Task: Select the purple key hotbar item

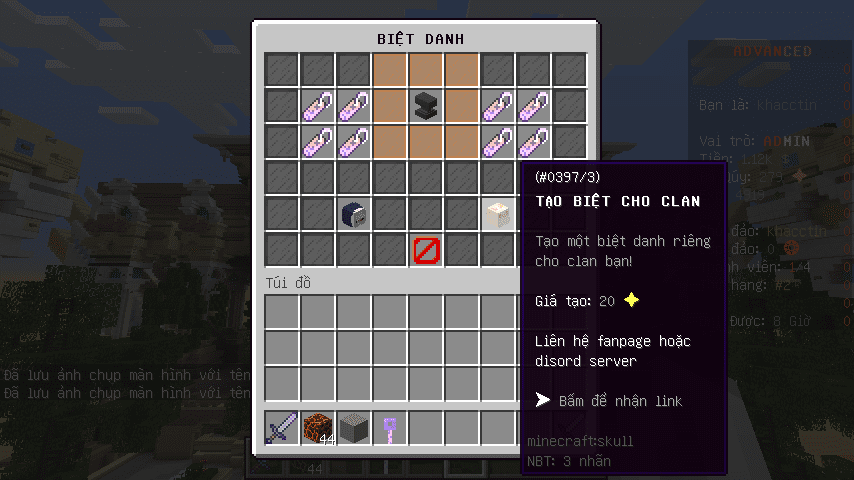Action: [x=391, y=428]
